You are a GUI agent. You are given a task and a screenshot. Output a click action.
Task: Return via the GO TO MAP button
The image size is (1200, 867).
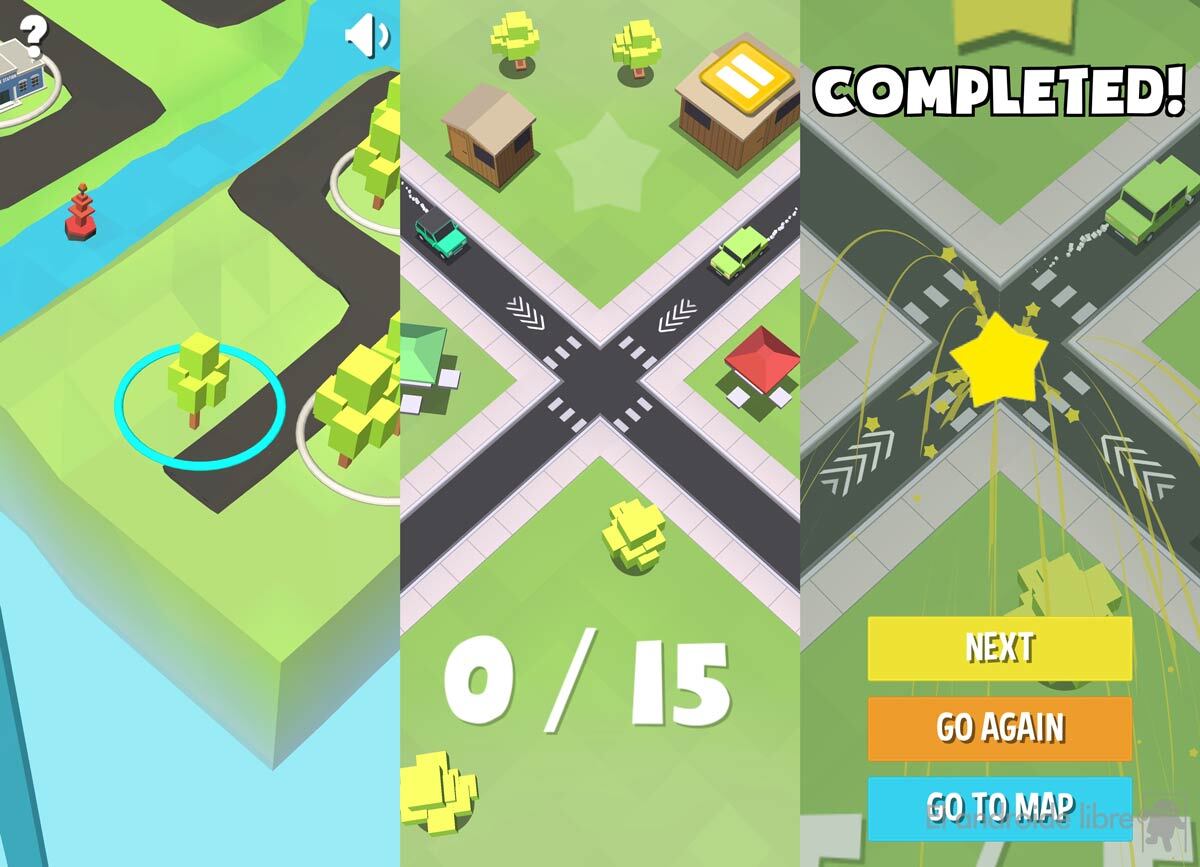(x=999, y=808)
